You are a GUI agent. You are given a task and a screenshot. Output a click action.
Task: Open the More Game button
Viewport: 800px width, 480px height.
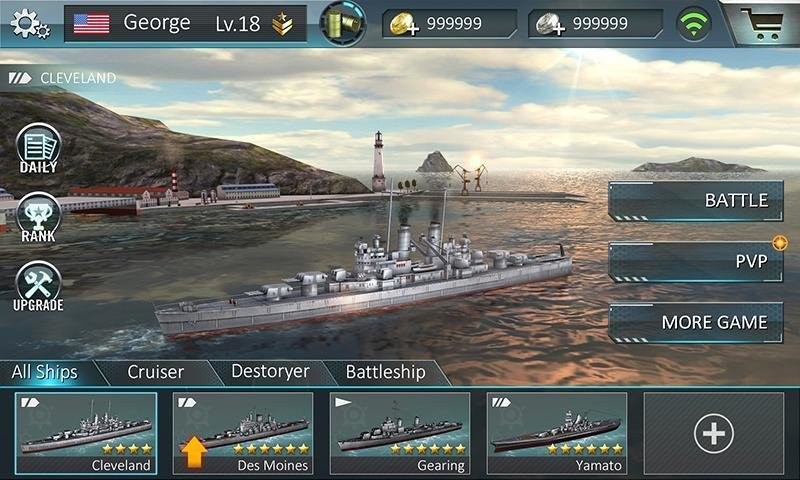(x=695, y=323)
